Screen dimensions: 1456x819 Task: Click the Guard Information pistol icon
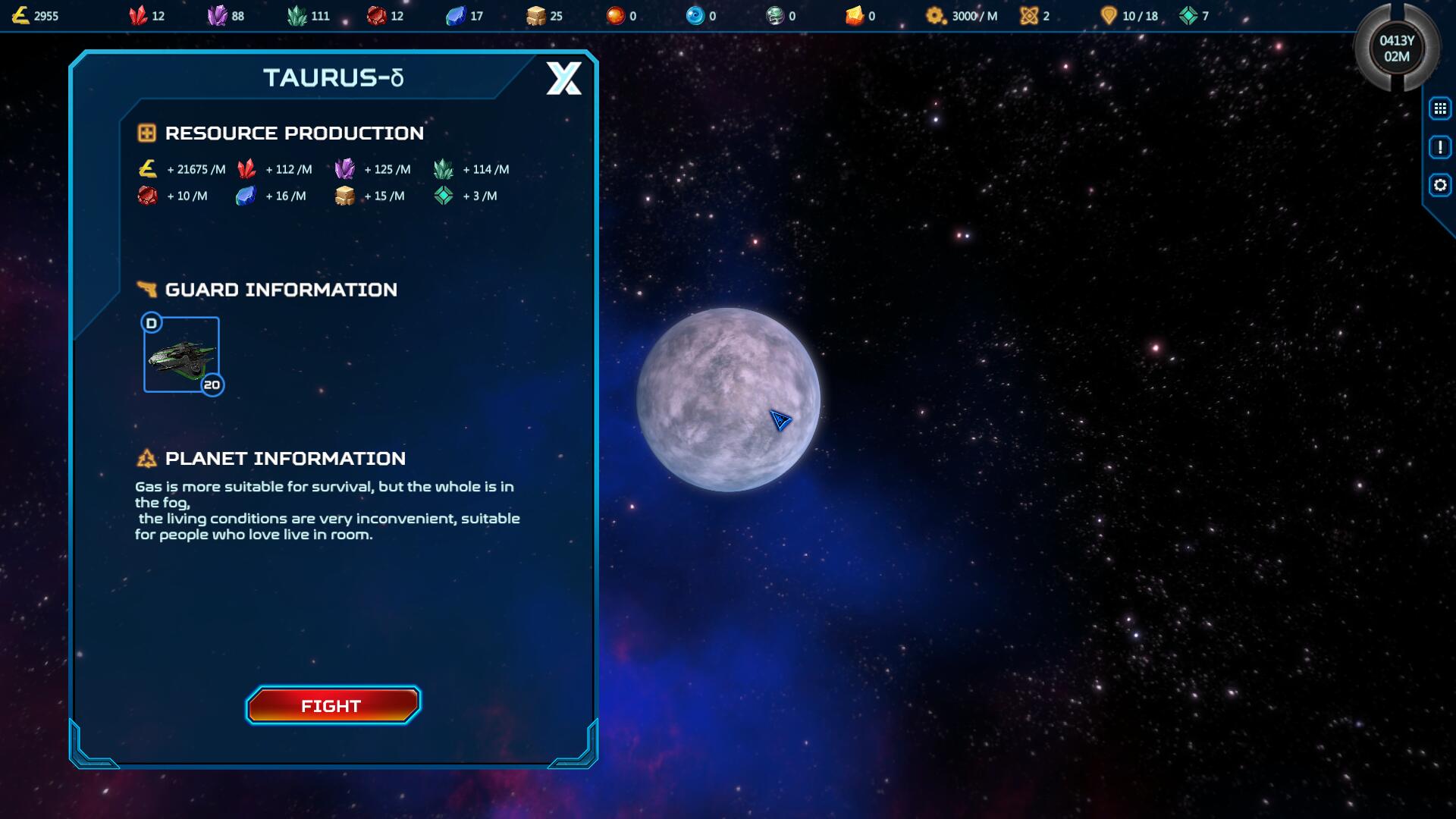[146, 289]
